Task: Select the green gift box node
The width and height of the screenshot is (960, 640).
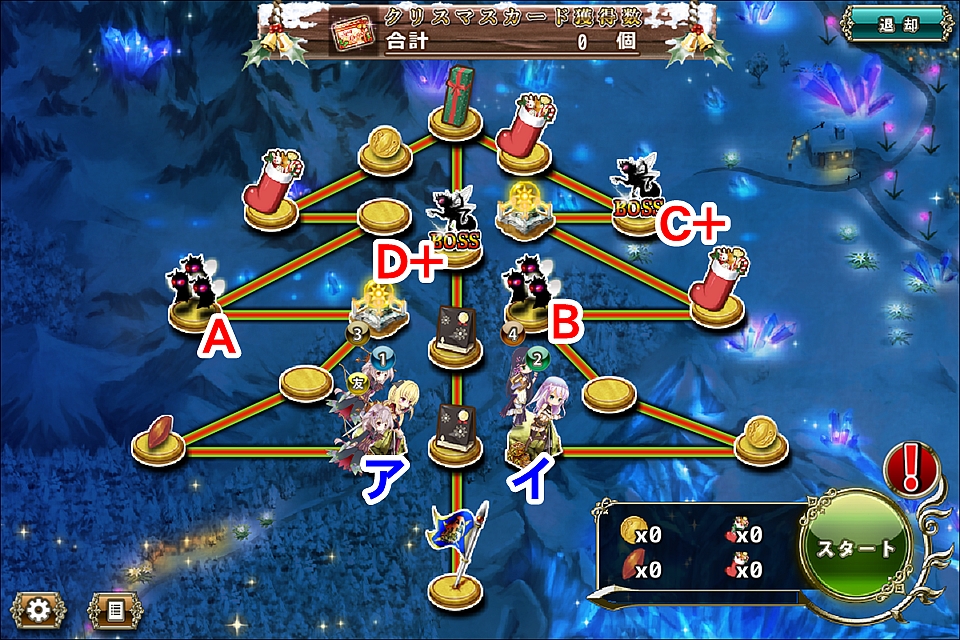Action: pos(459,100)
